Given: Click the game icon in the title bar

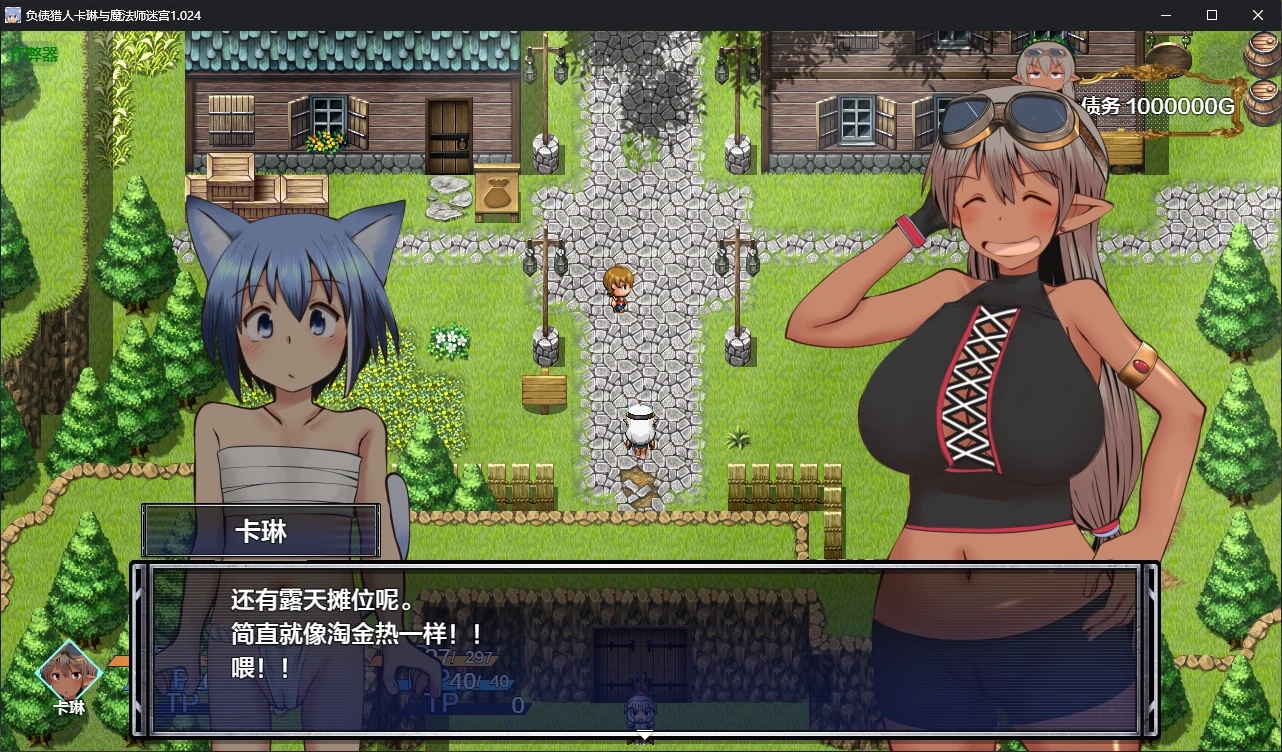Looking at the screenshot, I should pos(12,15).
